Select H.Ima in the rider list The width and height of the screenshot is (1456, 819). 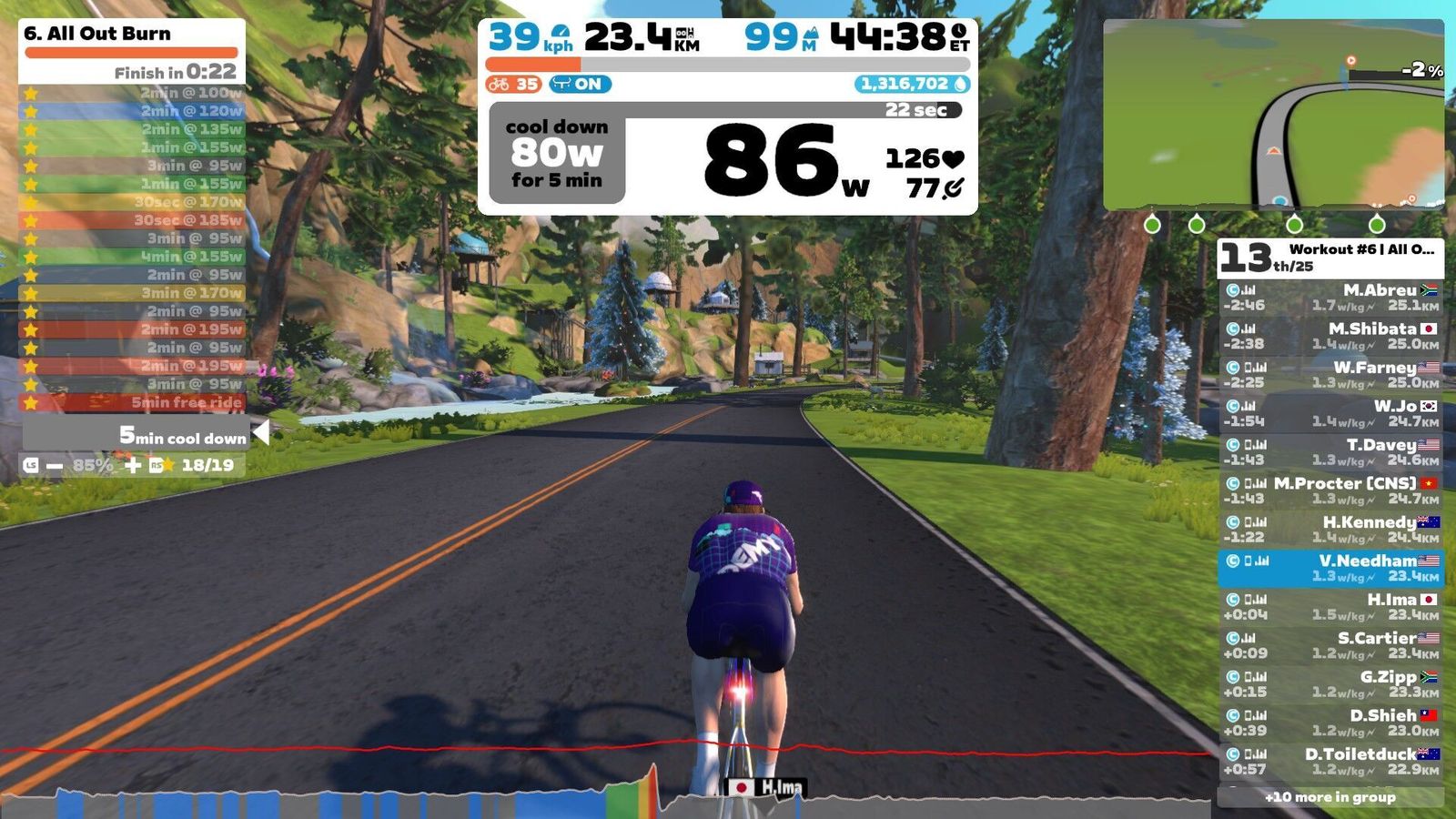pyautogui.click(x=1330, y=607)
